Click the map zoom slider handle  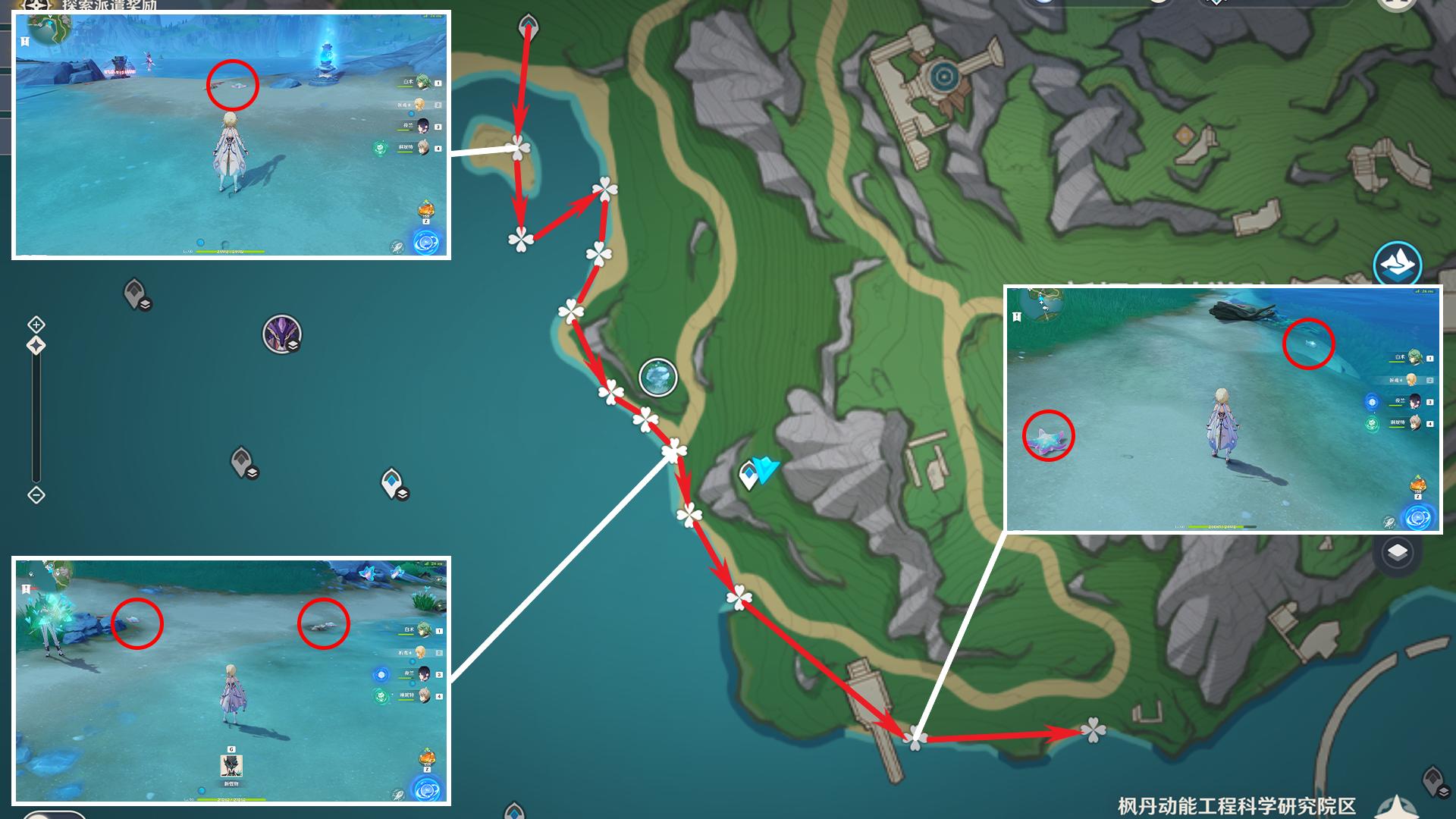pos(36,346)
